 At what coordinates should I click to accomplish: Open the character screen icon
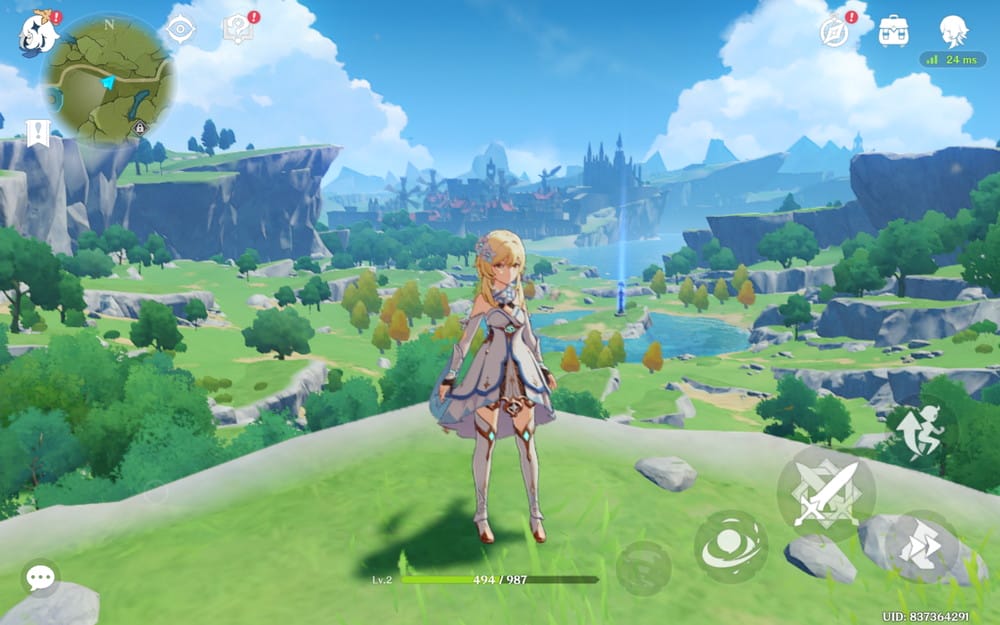point(953,31)
